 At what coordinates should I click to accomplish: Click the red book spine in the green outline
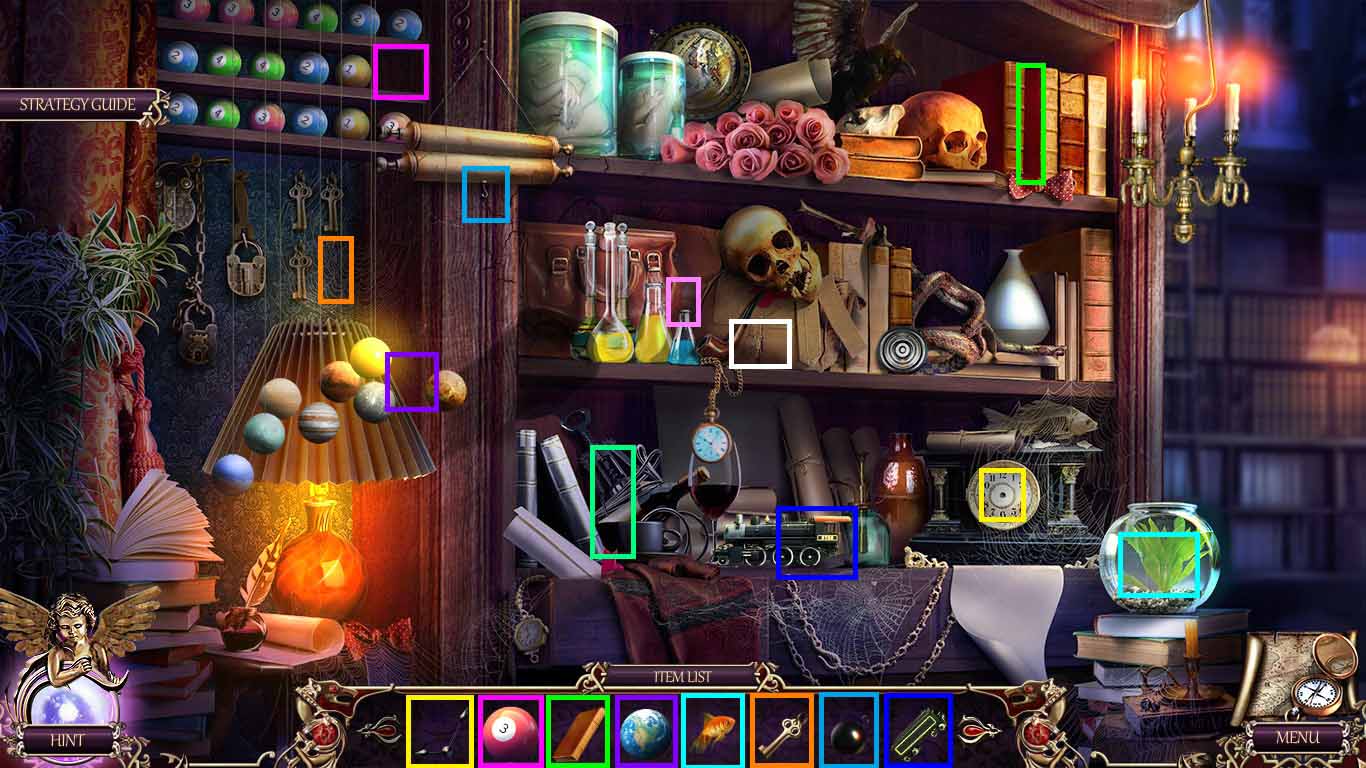(1030, 123)
